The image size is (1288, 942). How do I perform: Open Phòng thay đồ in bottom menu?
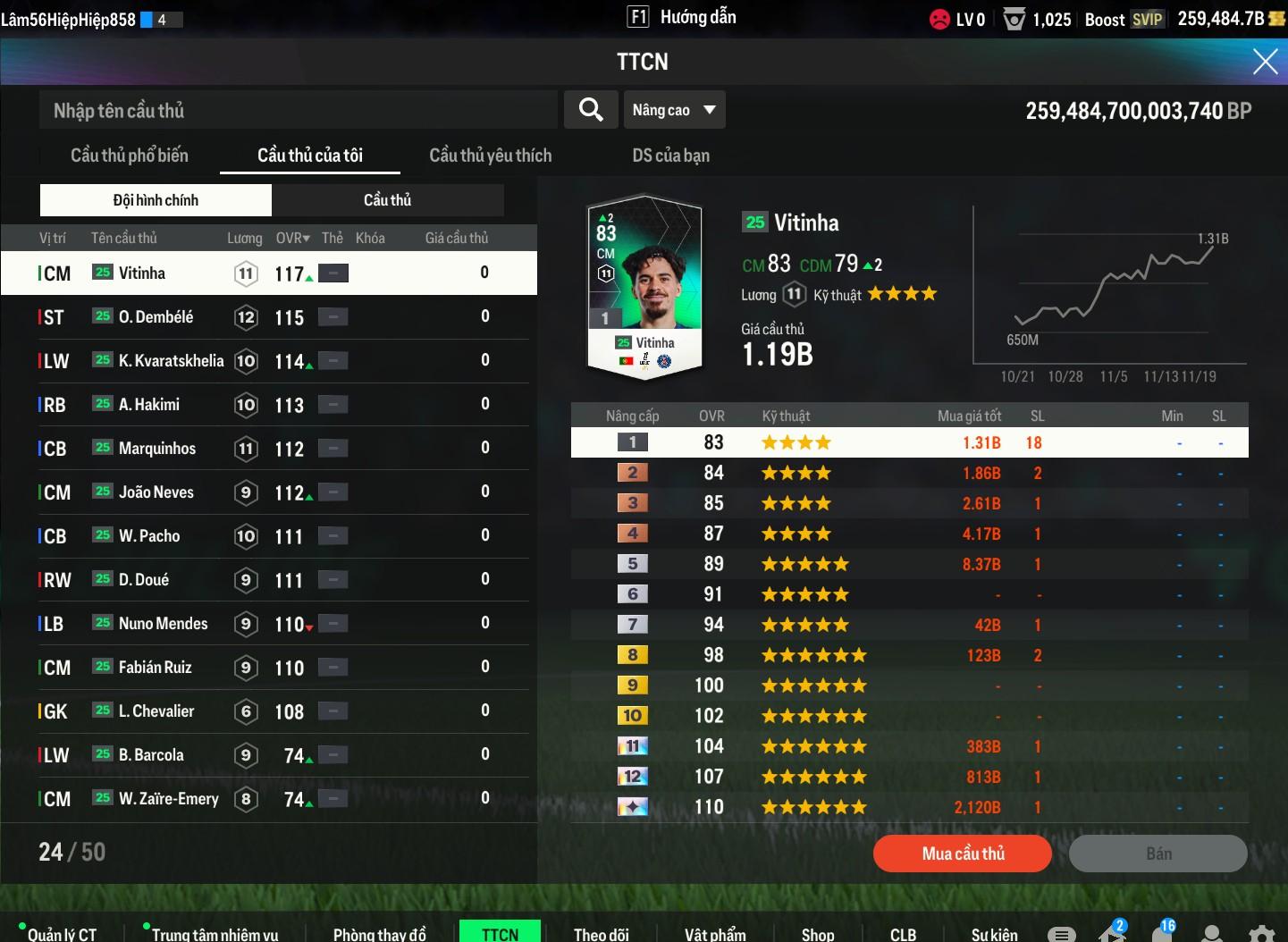point(379,934)
